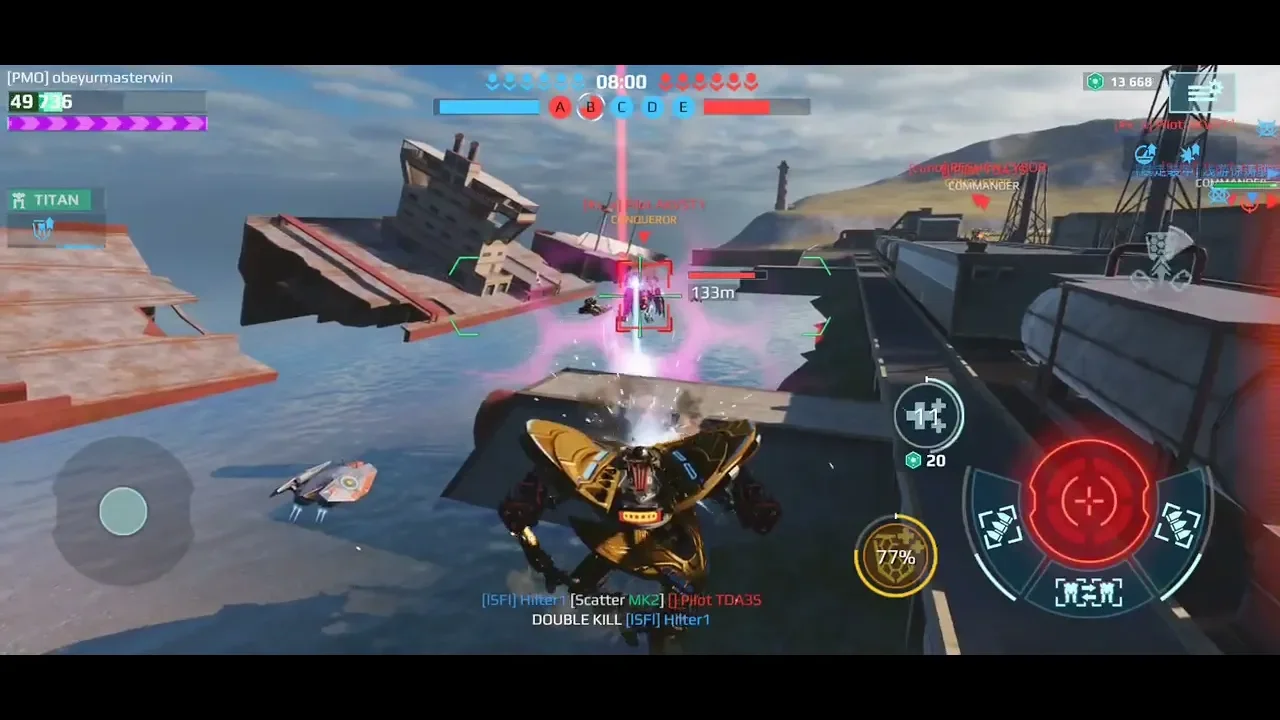Tap the swap robots button
The height and width of the screenshot is (720, 1280).
(1088, 592)
